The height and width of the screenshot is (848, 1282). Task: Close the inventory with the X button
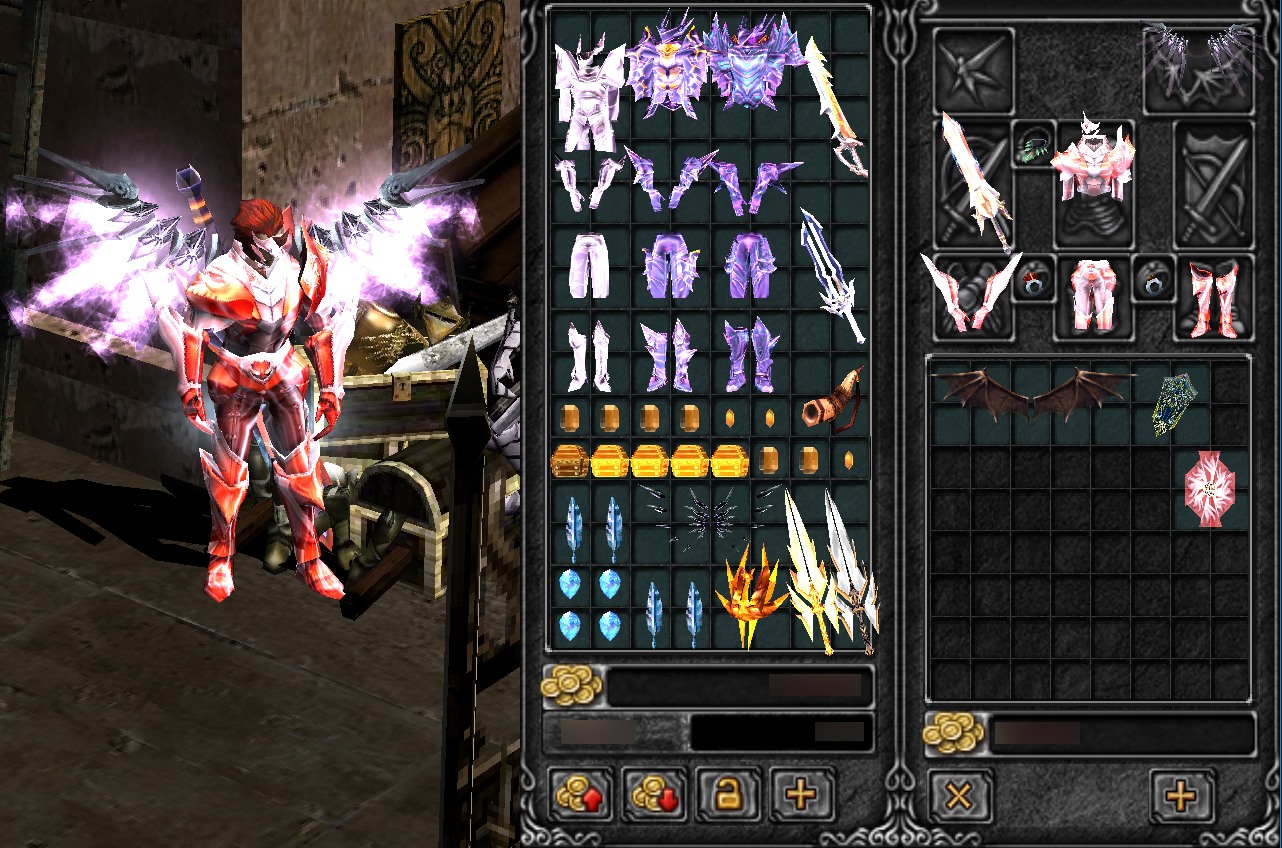(x=960, y=797)
